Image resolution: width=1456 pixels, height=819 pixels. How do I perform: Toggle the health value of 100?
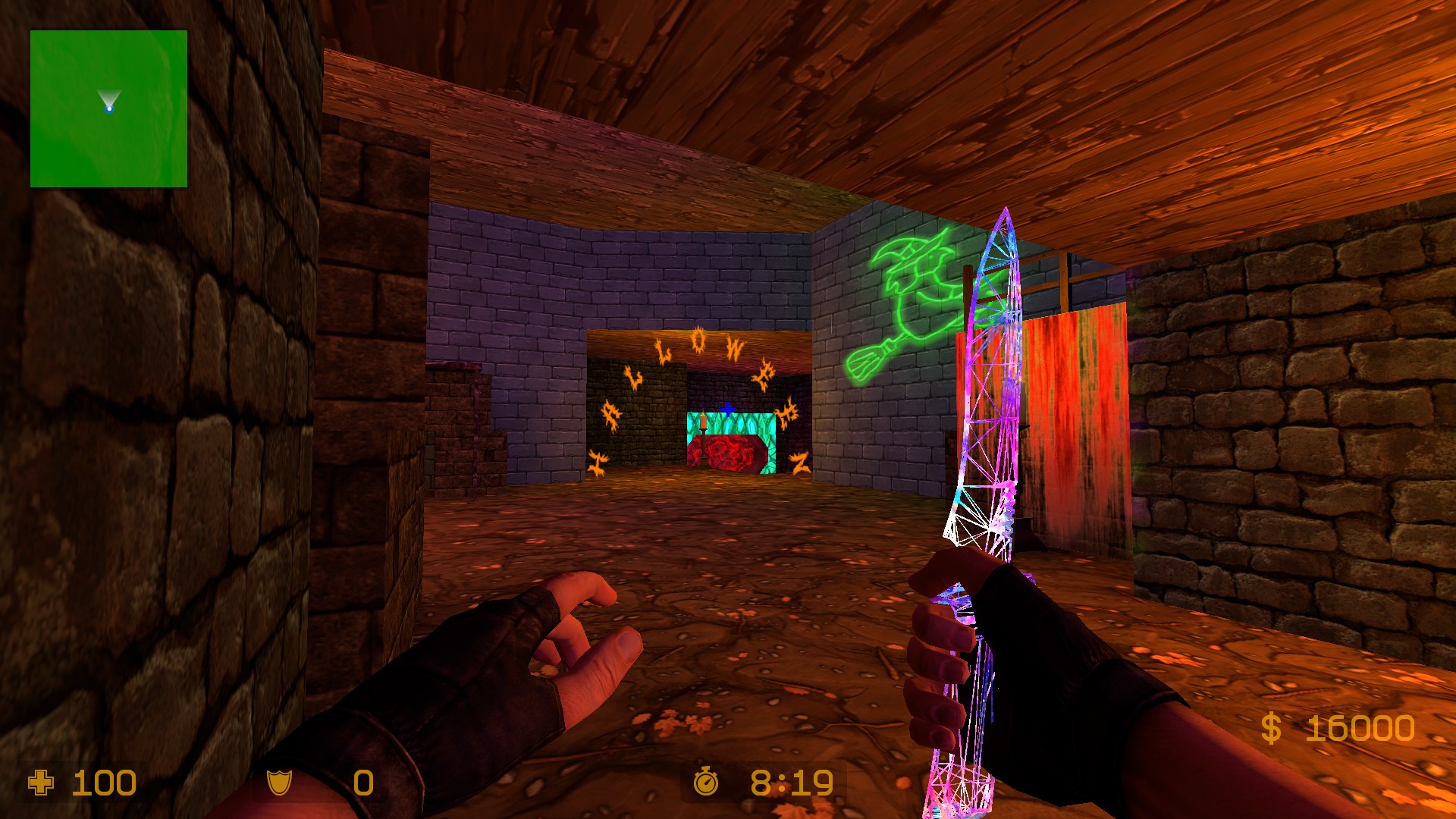pyautogui.click(x=102, y=781)
